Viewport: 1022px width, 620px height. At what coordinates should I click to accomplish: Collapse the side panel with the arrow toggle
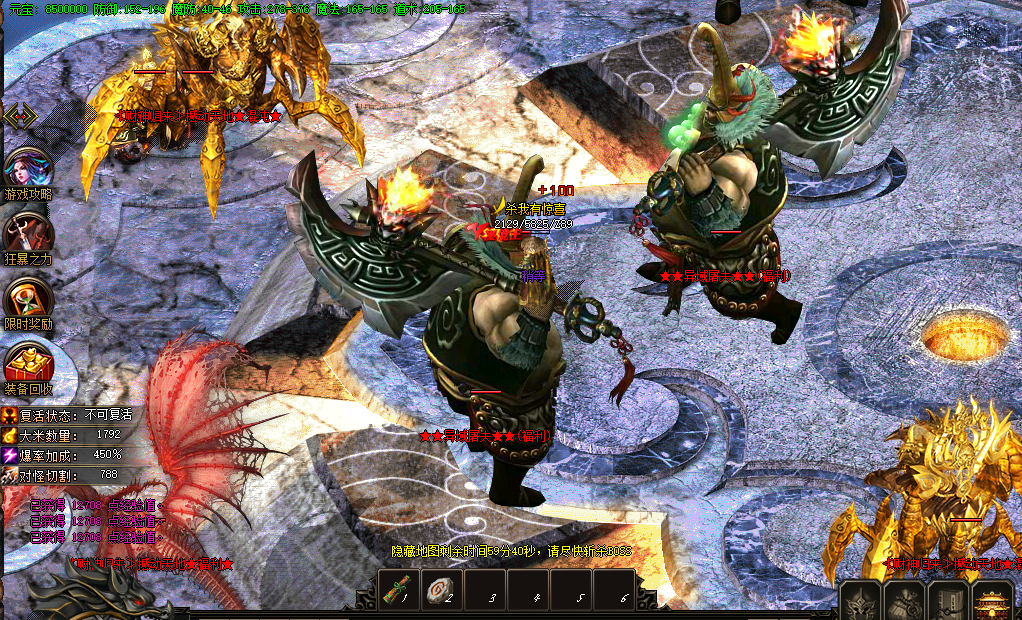(20, 116)
